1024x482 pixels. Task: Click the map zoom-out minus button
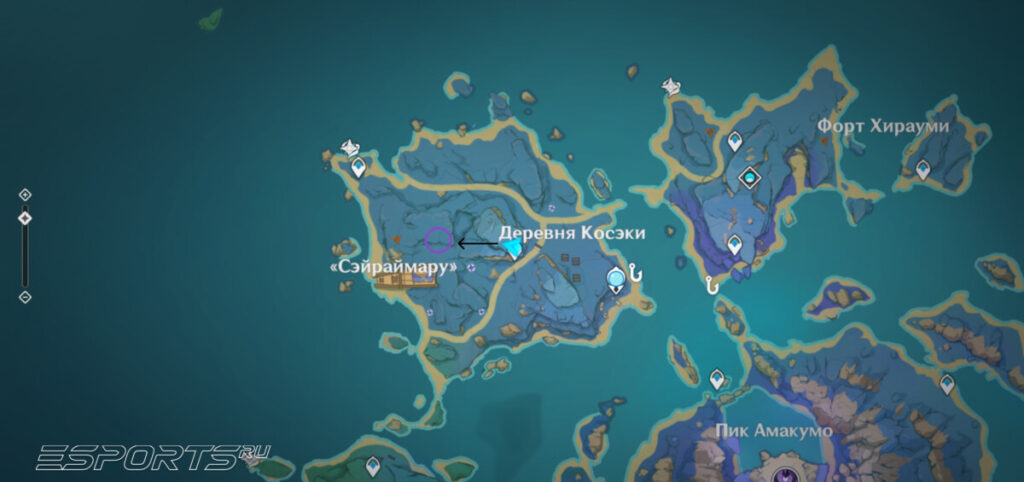point(25,297)
